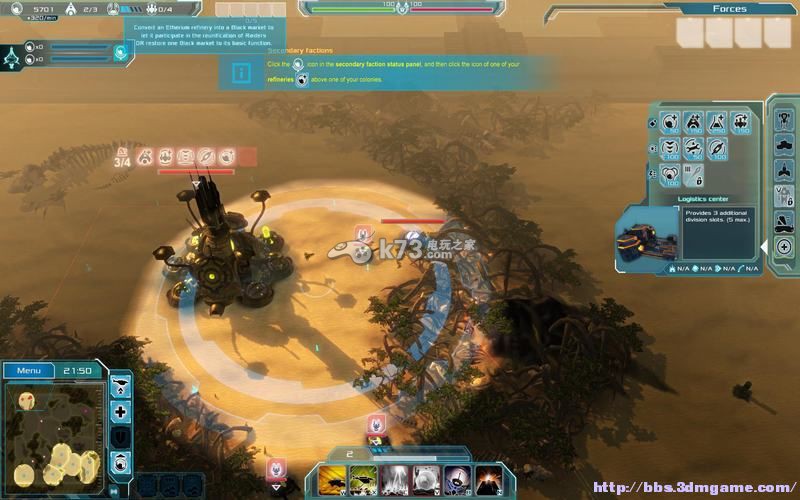Click the info icon in the tutorial hint
Screen dimensions: 800x500
click(x=241, y=73)
